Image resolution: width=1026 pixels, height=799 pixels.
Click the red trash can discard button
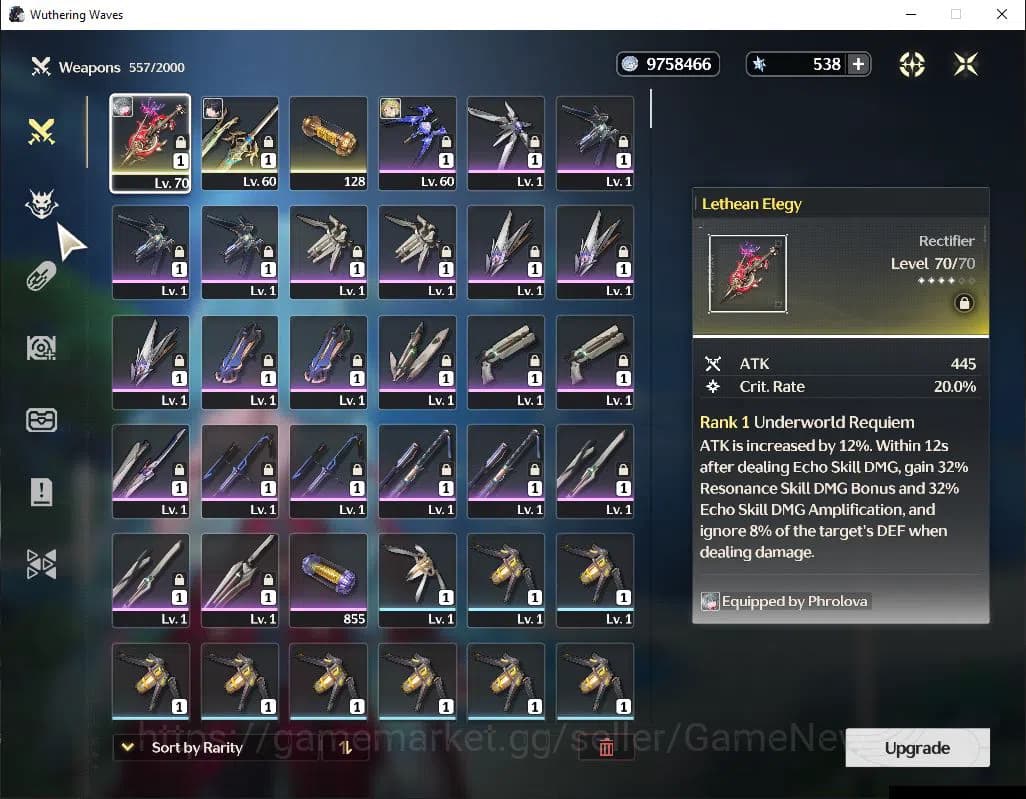[x=606, y=747]
